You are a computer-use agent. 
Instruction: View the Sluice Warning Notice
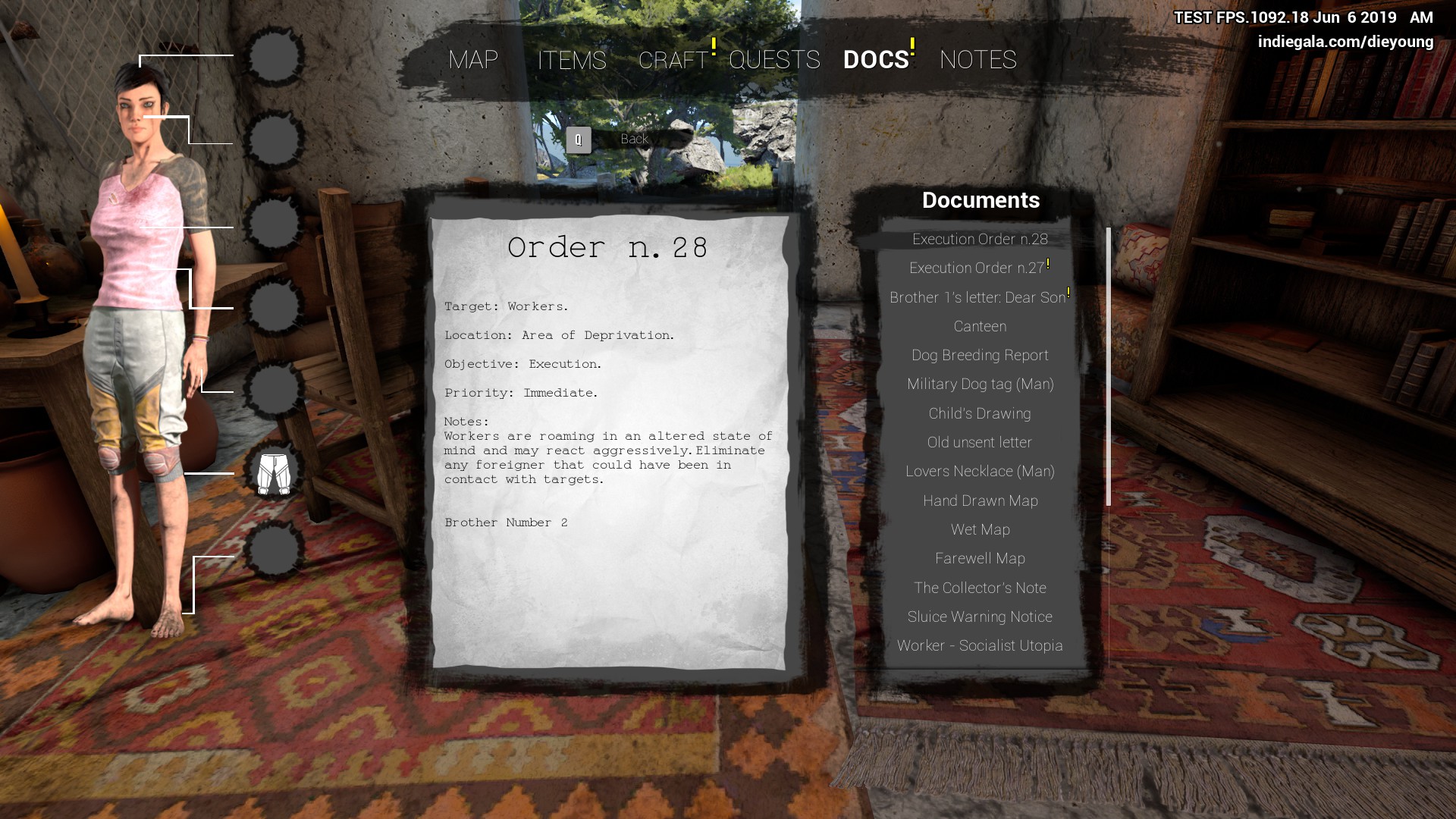tap(980, 617)
